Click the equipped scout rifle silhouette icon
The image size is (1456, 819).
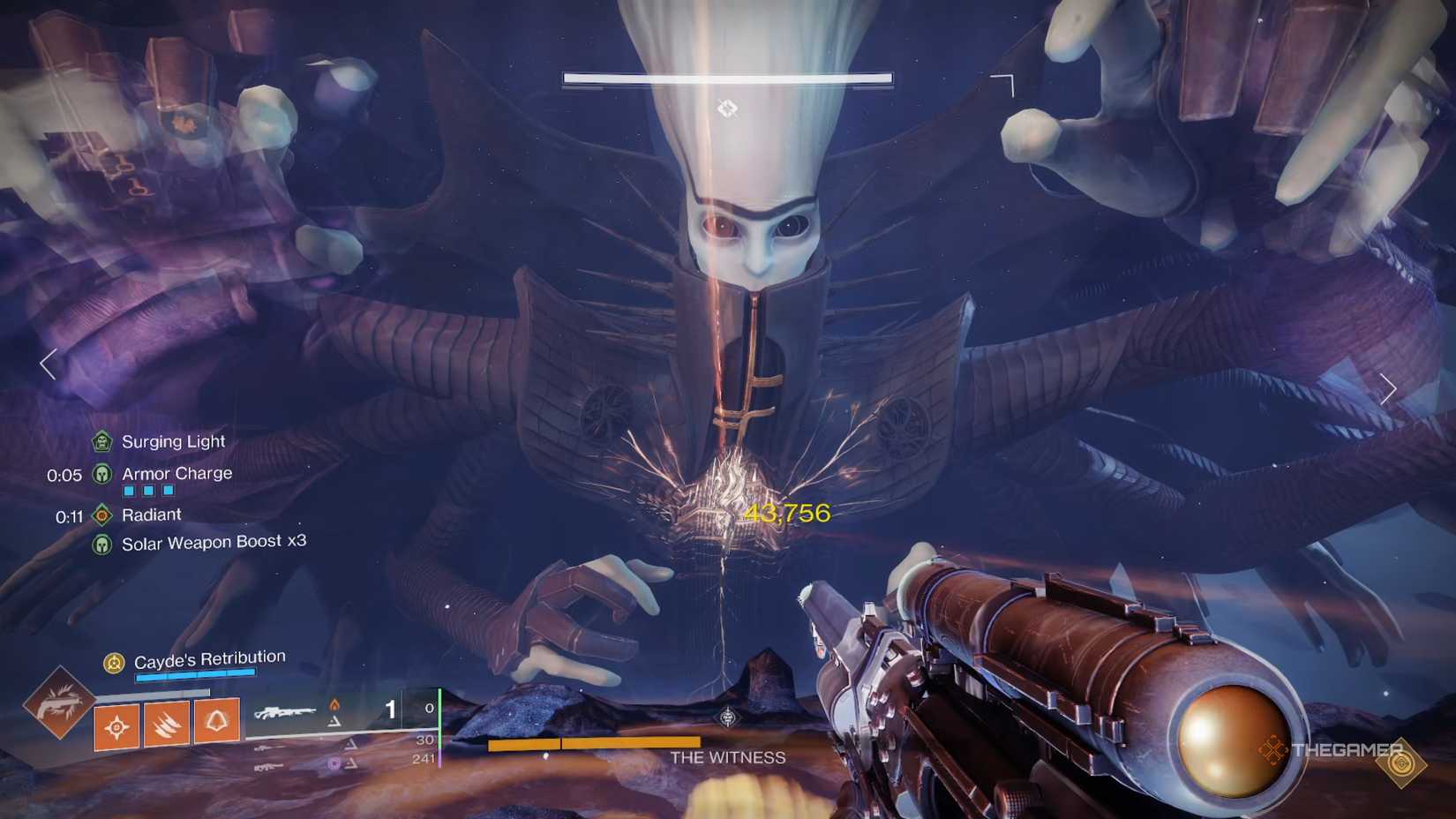[284, 712]
